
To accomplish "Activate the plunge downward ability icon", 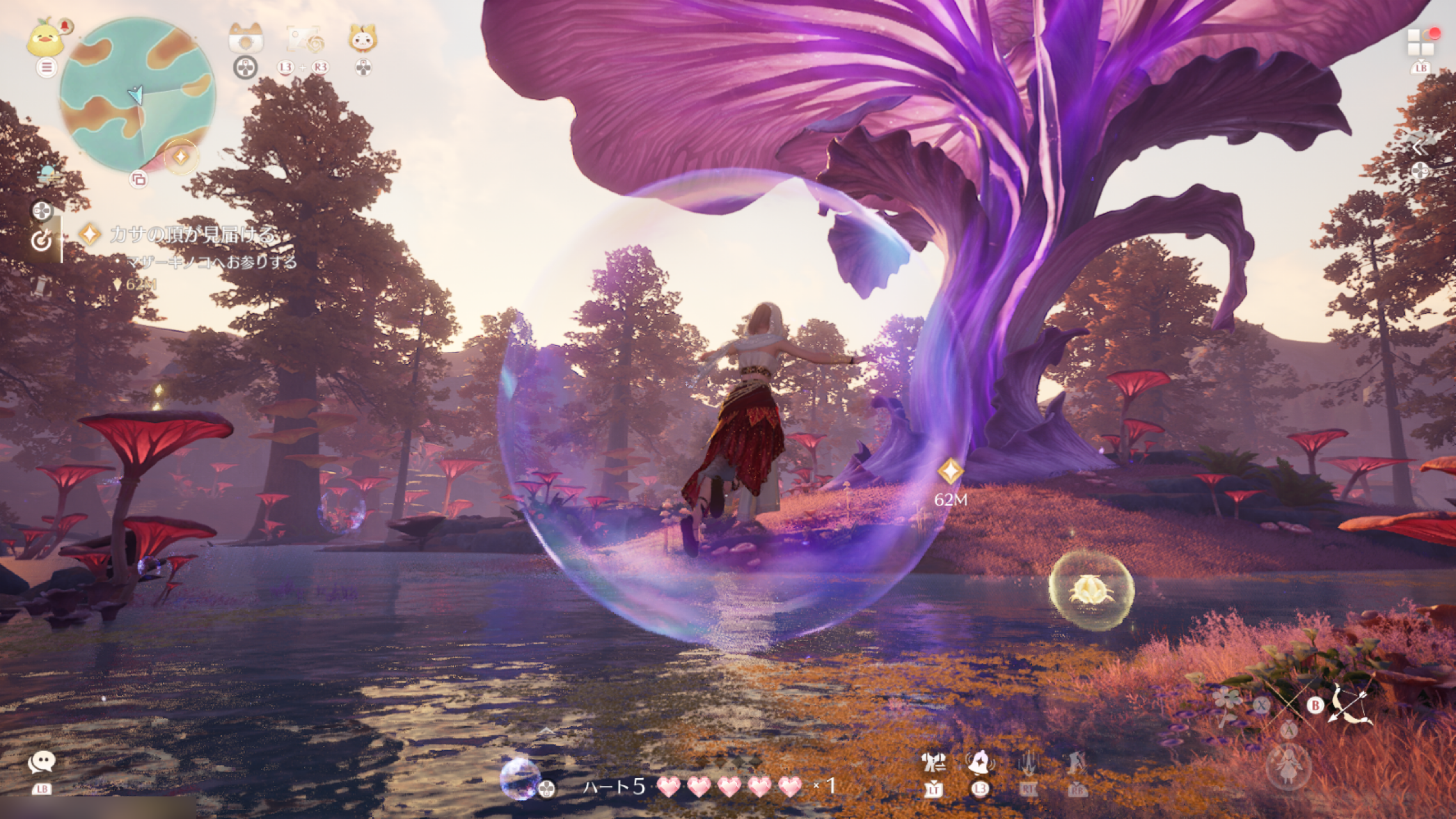I will (1028, 763).
